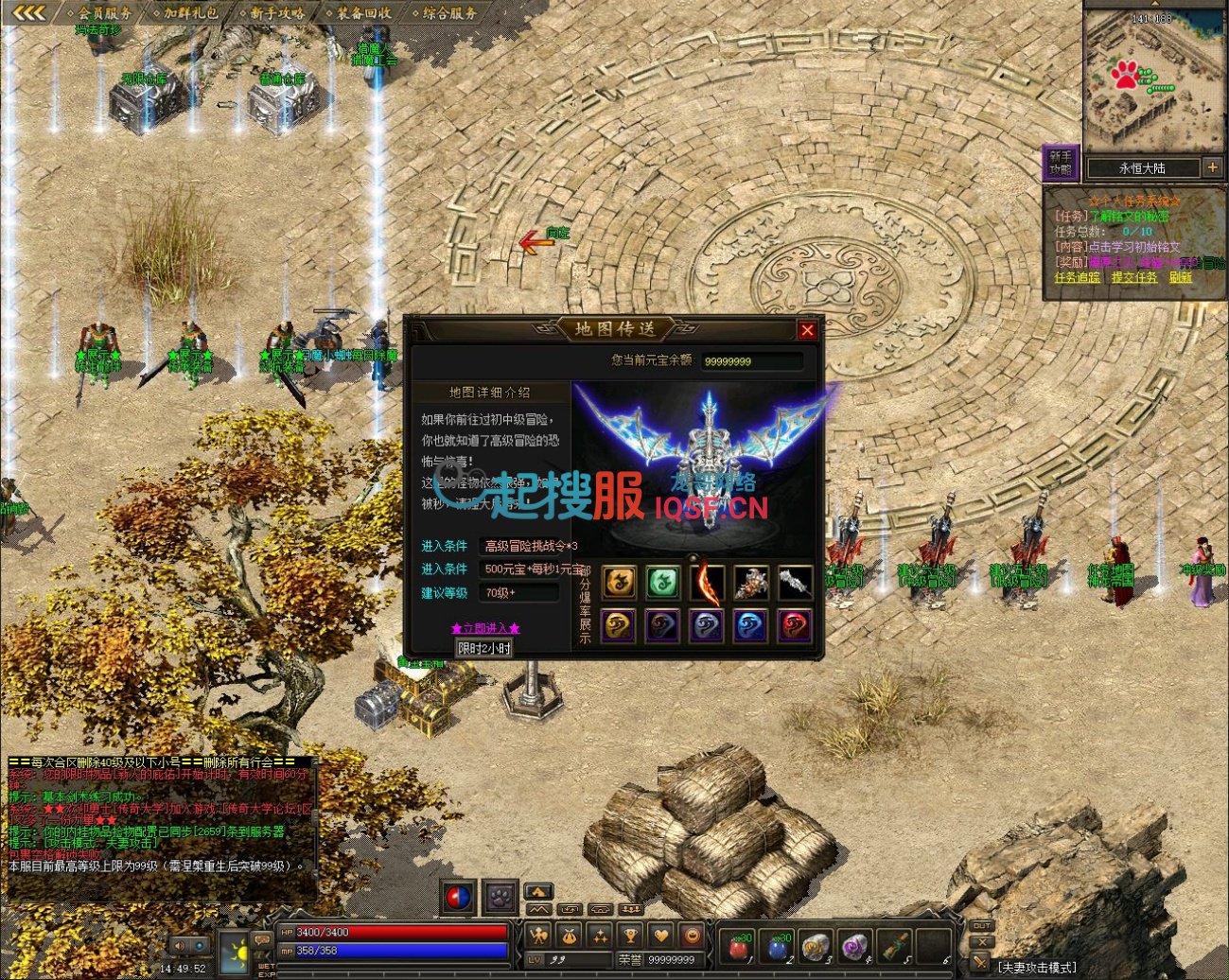Collapse the top menu with the triple-arrow button
Screen dimensions: 1229x980
[x=28, y=12]
